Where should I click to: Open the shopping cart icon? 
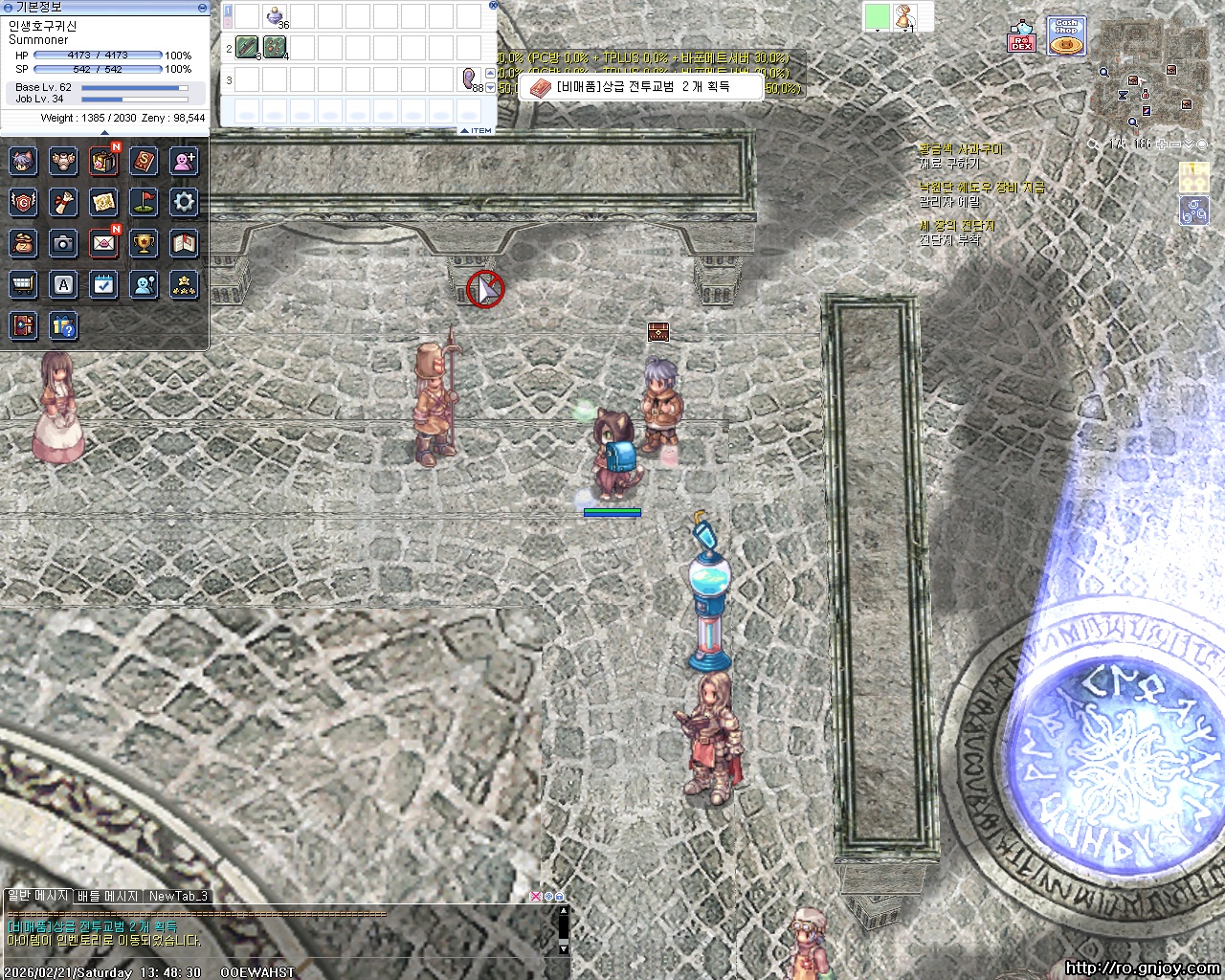[23, 284]
